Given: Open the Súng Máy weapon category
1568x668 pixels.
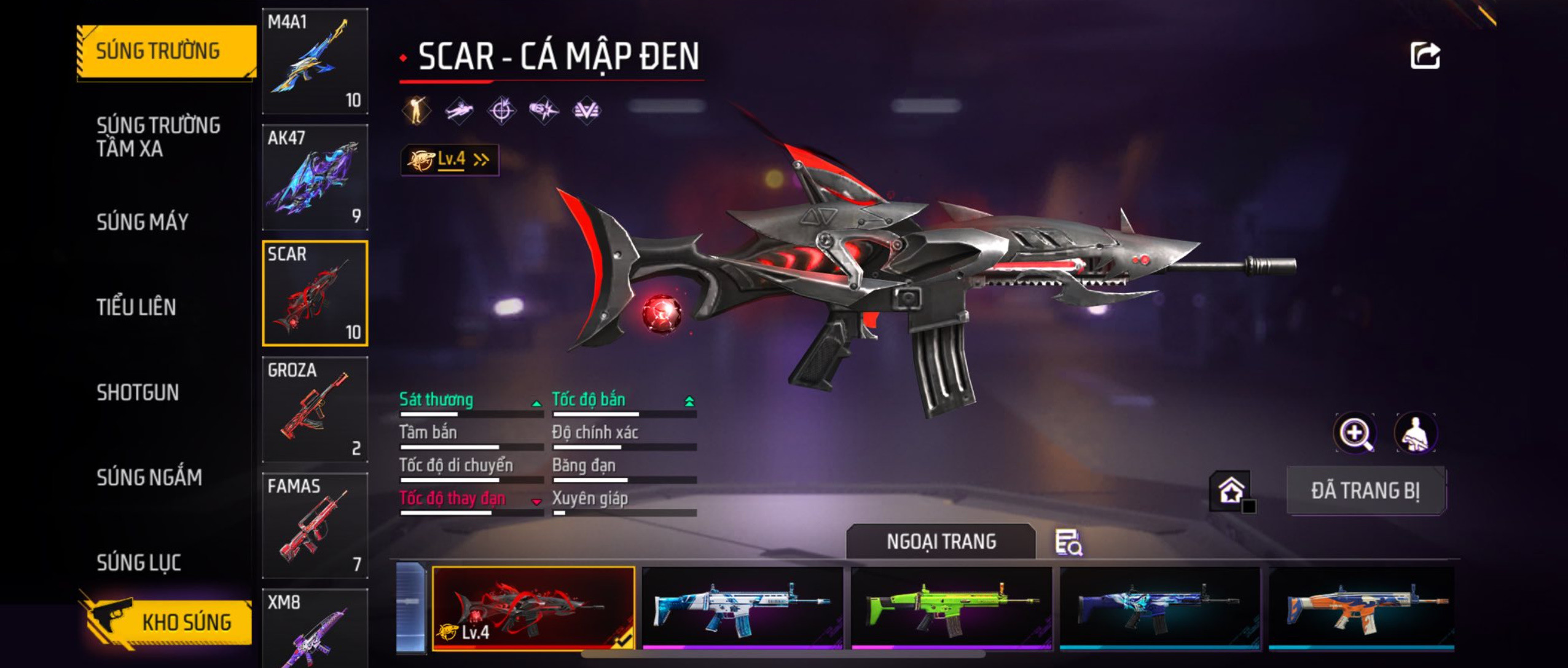Looking at the screenshot, I should (143, 222).
